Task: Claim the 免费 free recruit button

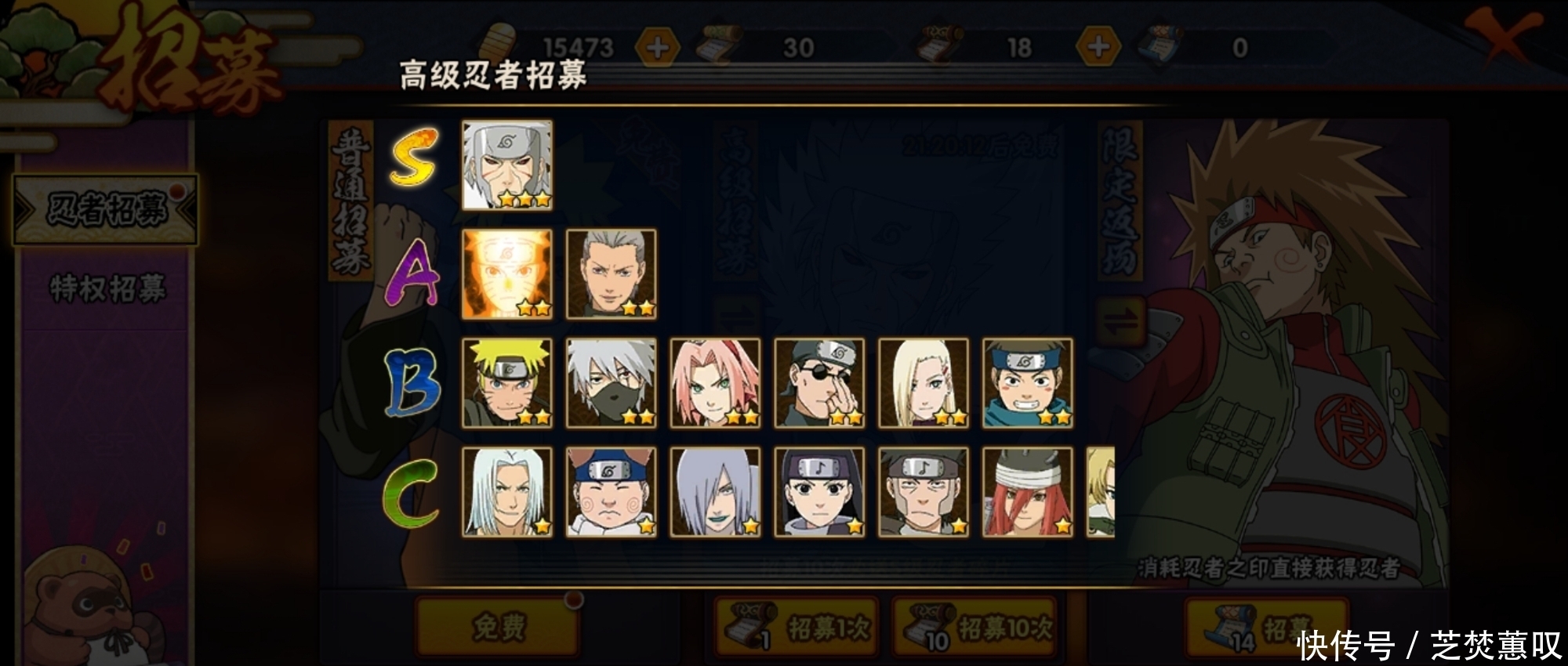Action: click(499, 626)
